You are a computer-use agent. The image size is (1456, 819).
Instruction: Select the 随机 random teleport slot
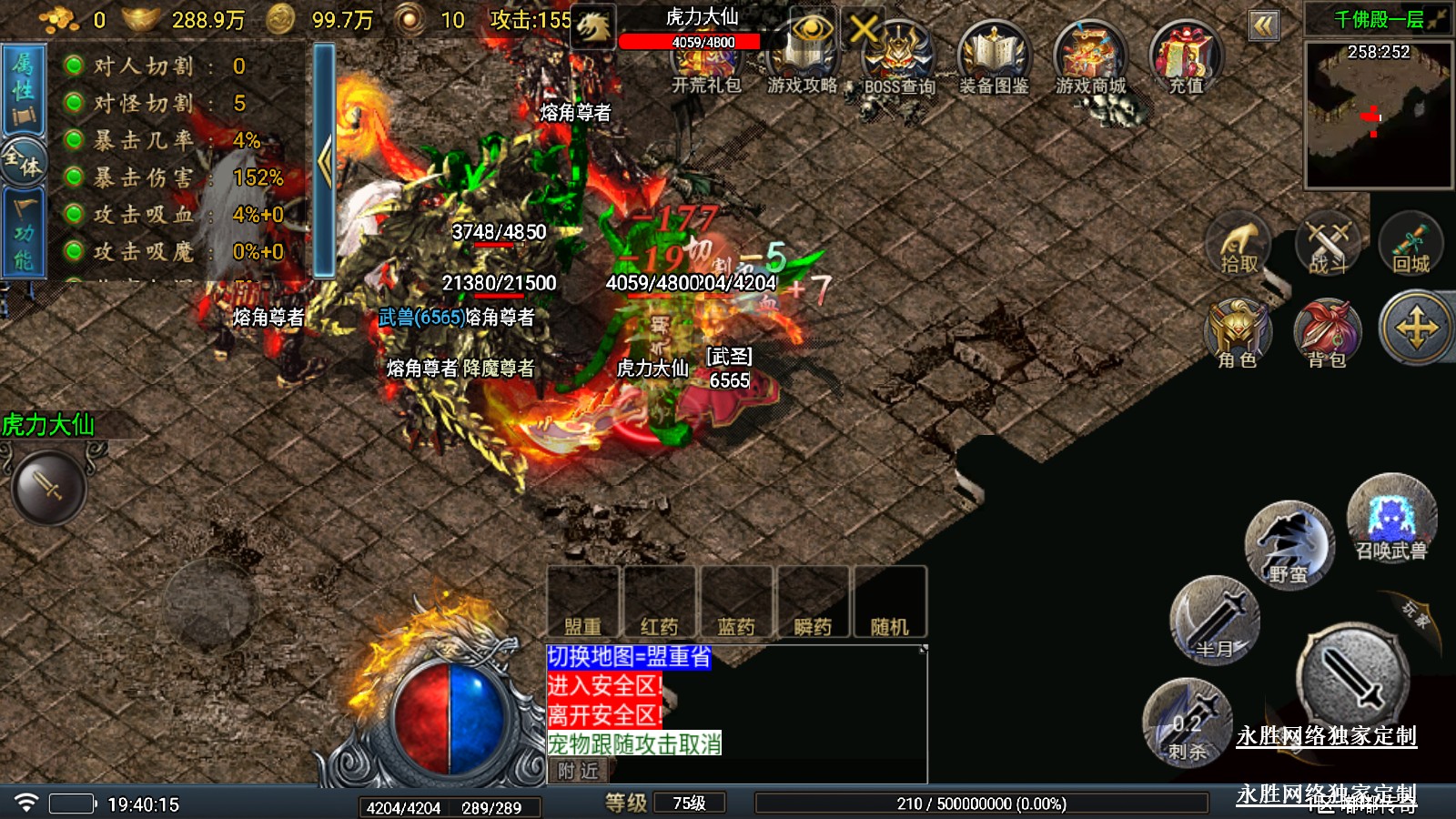(x=889, y=602)
